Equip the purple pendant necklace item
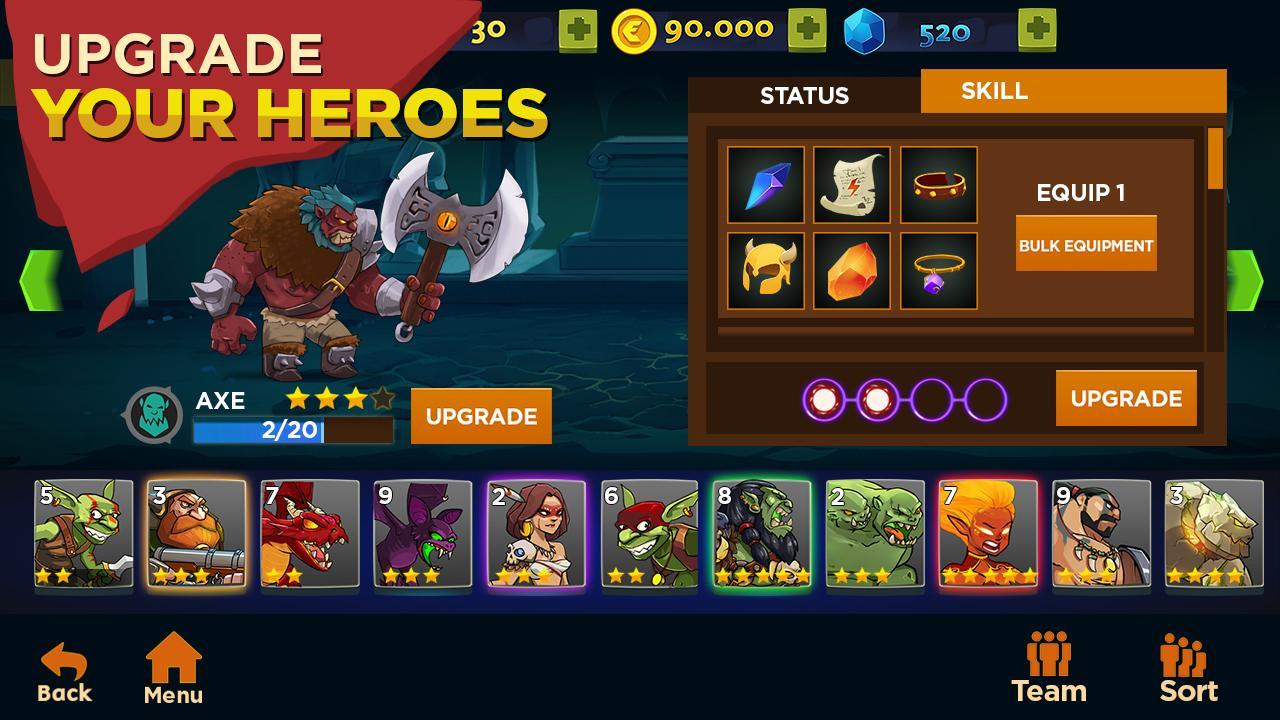Screen dimensions: 1280x720 pos(938,270)
